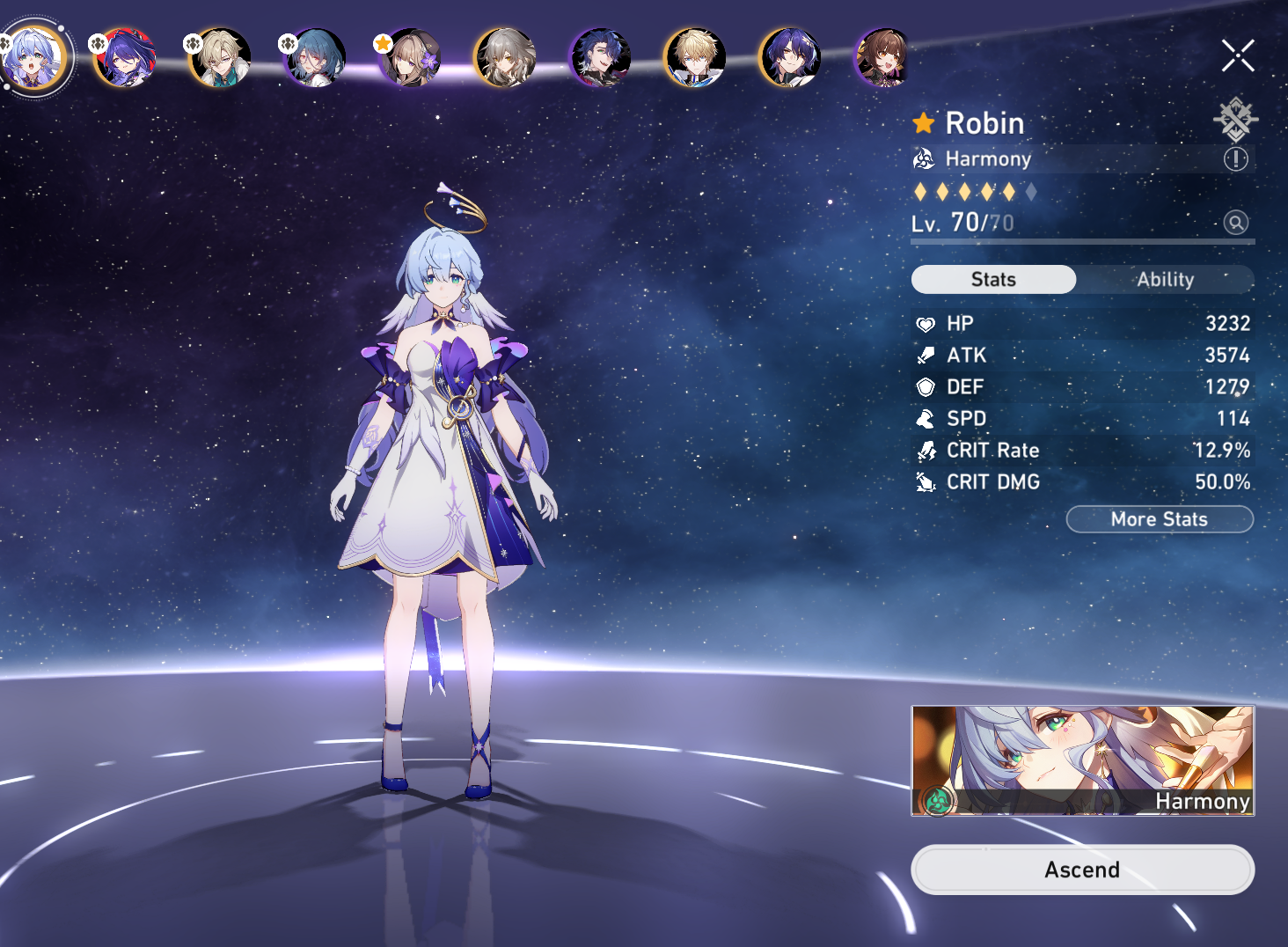Click the Harmony path icon next to path name
The image size is (1288, 947).
click(924, 159)
